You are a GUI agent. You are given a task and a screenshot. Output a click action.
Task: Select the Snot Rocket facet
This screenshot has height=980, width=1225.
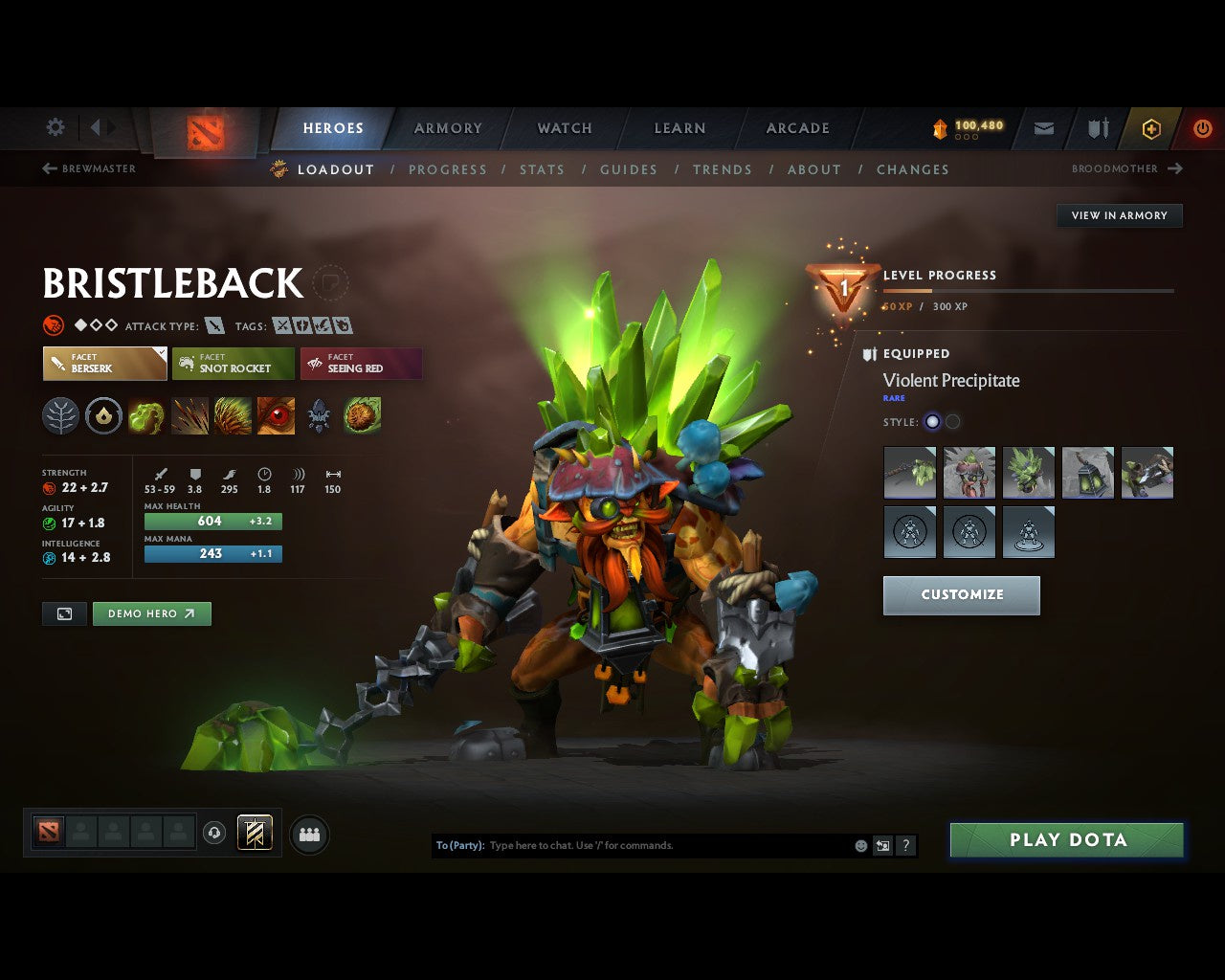[x=234, y=364]
